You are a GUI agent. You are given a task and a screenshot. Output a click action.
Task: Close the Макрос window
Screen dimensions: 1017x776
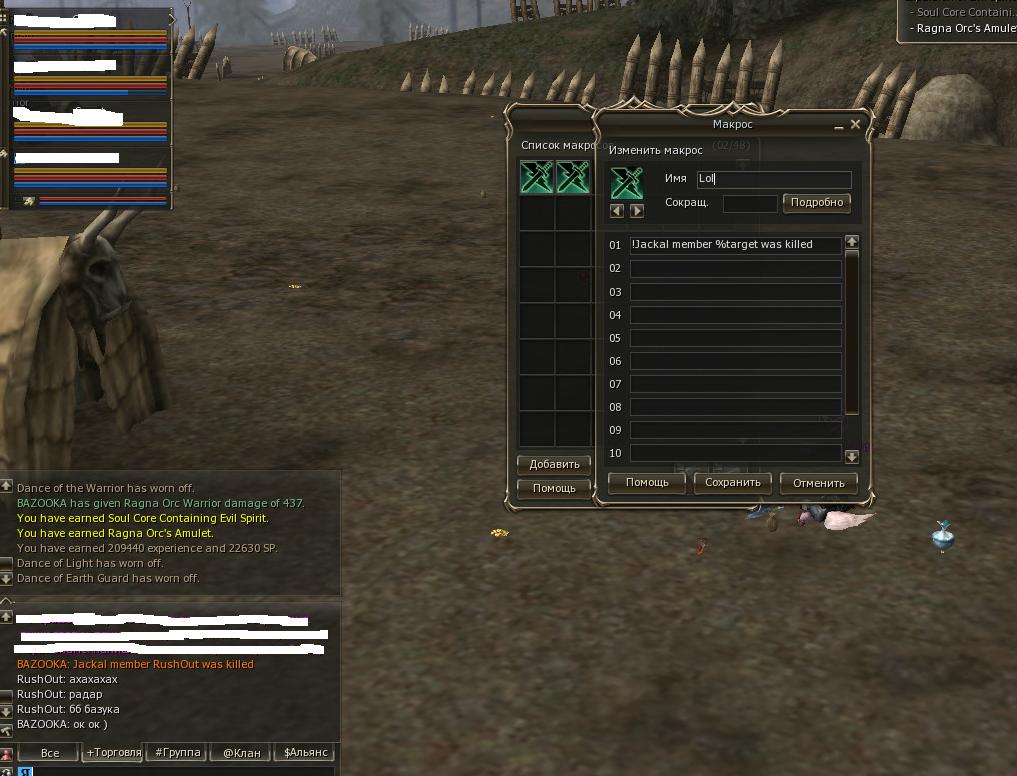coord(855,125)
